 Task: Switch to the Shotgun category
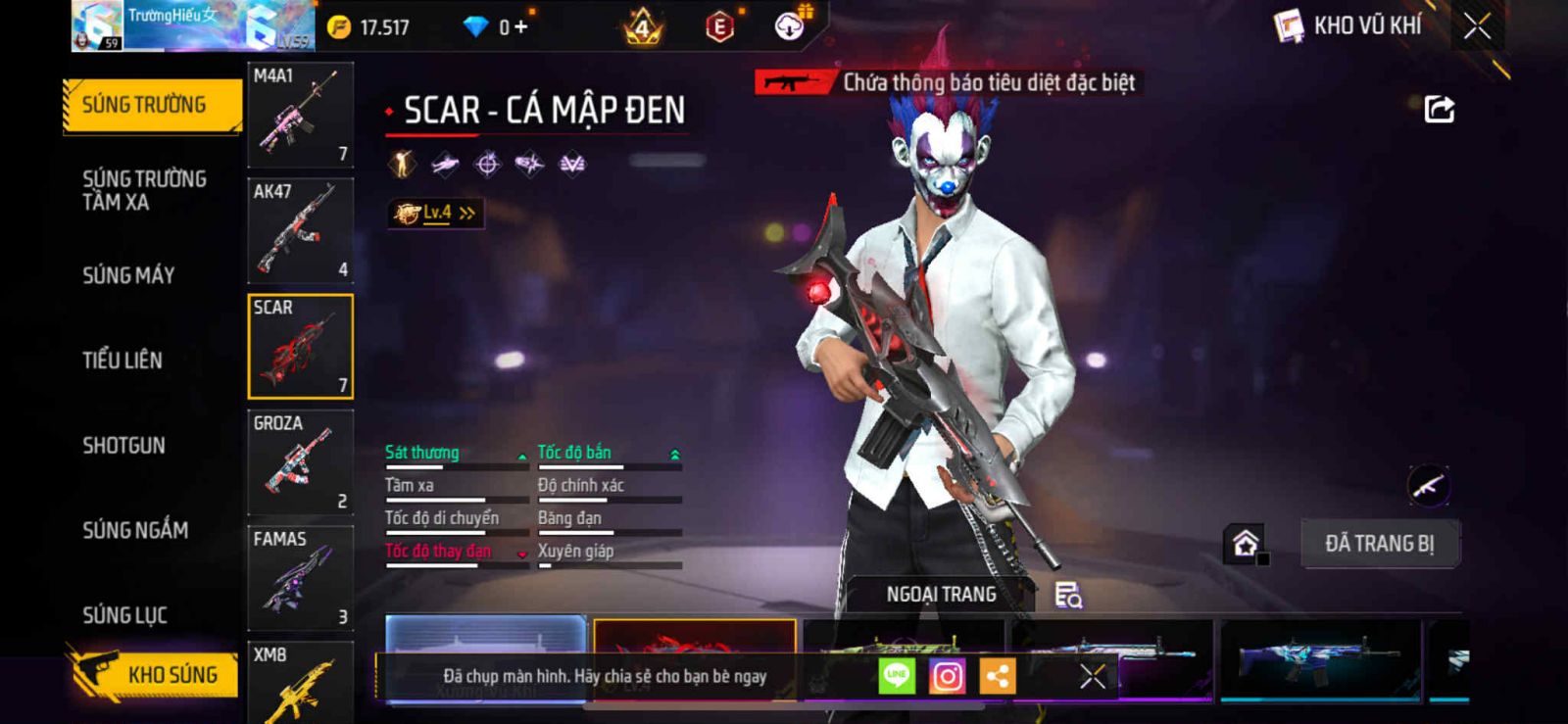pos(124,446)
